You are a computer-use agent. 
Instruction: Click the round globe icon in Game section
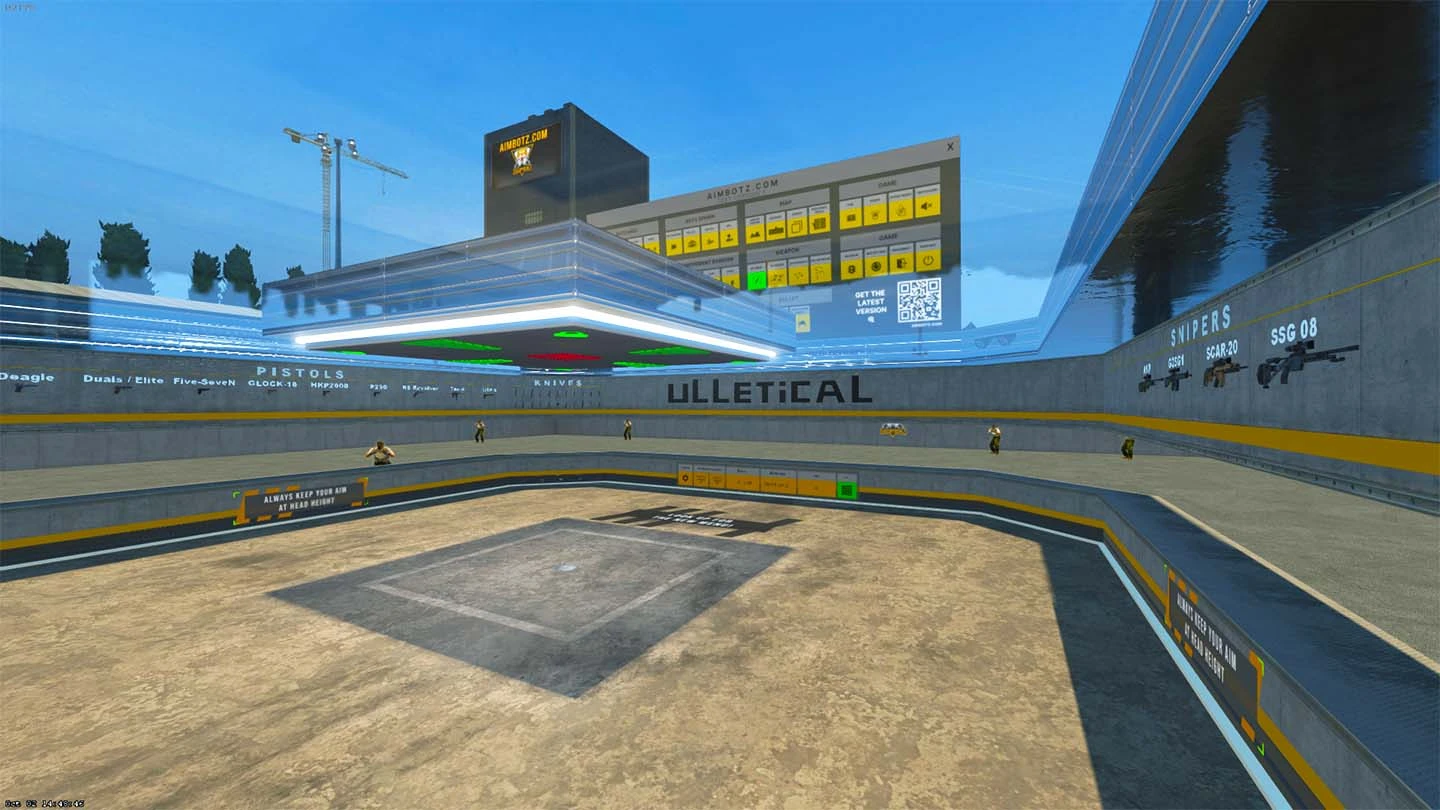tap(875, 263)
